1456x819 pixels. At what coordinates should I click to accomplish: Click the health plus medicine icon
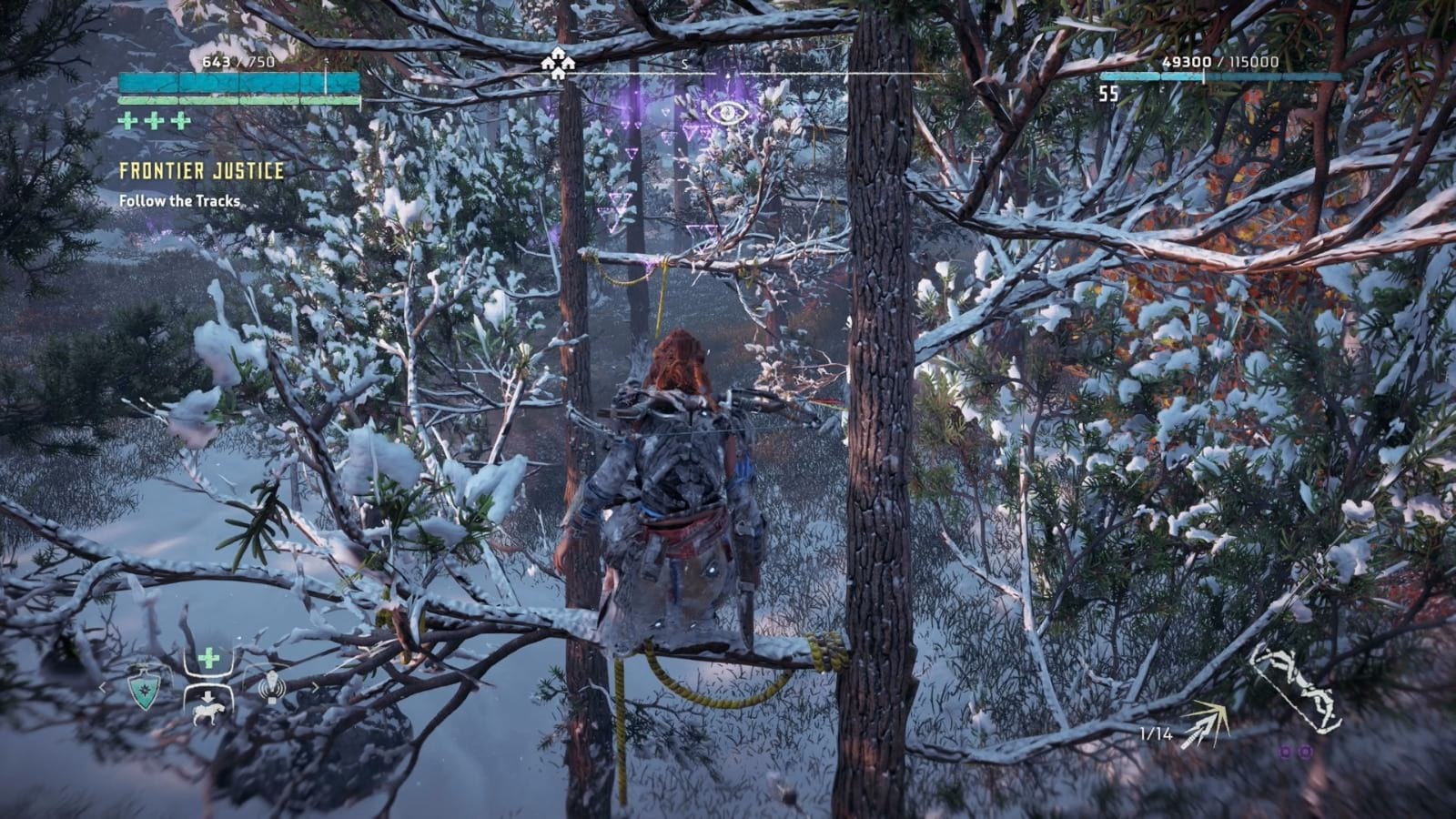(210, 657)
